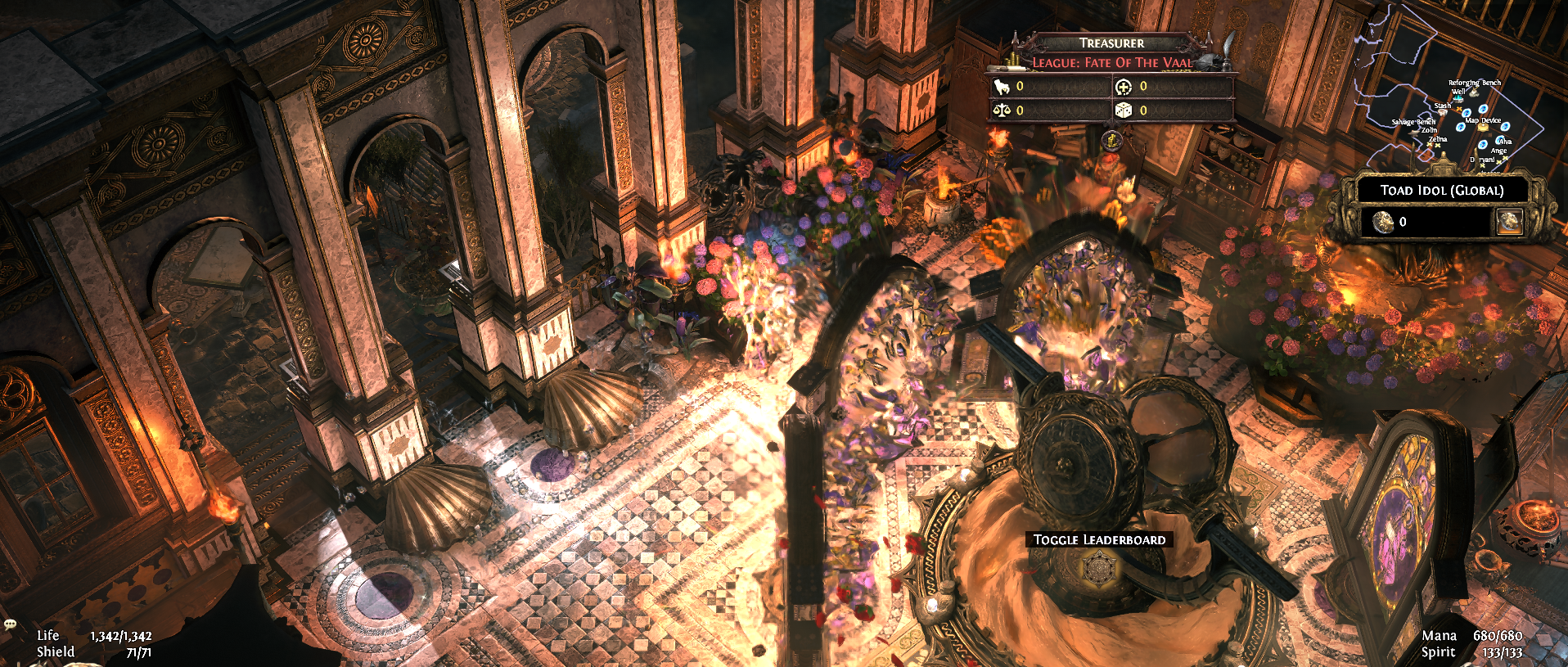
Task: Click the Map Device marker on the minimap
Action: click(1482, 127)
